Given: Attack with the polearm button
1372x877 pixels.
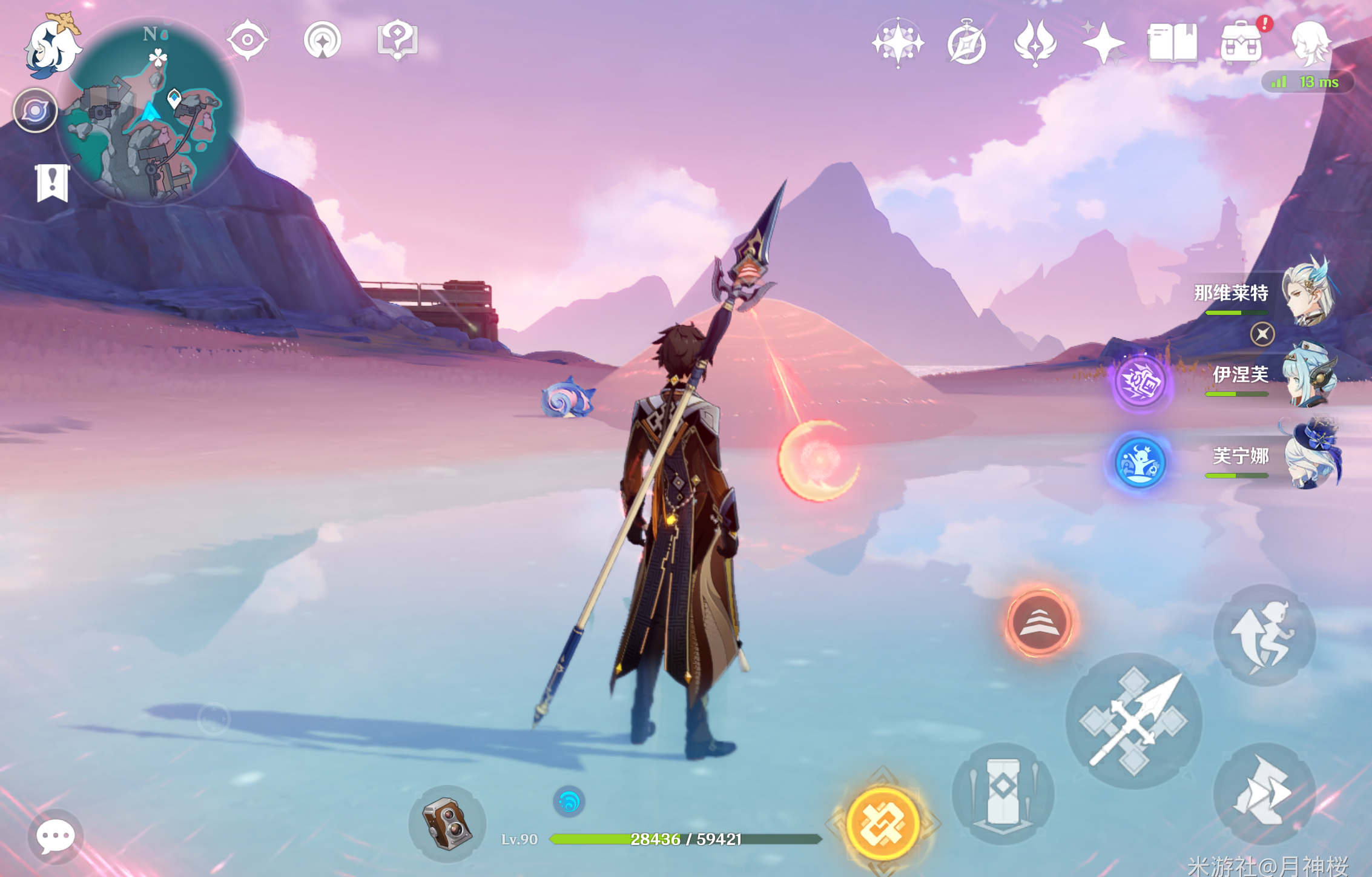Looking at the screenshot, I should 1133,721.
